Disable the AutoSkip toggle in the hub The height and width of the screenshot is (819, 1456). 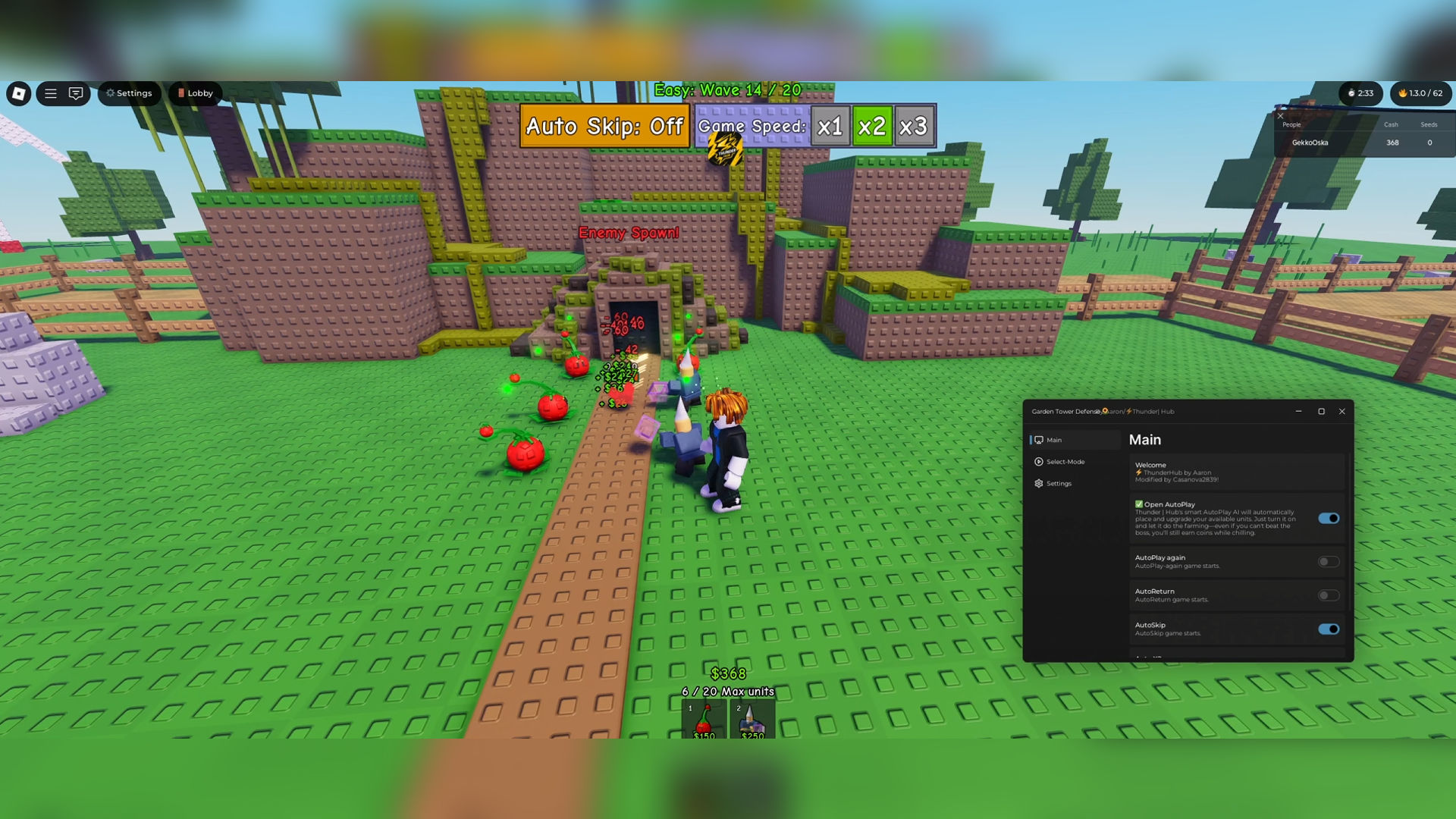coord(1329,629)
